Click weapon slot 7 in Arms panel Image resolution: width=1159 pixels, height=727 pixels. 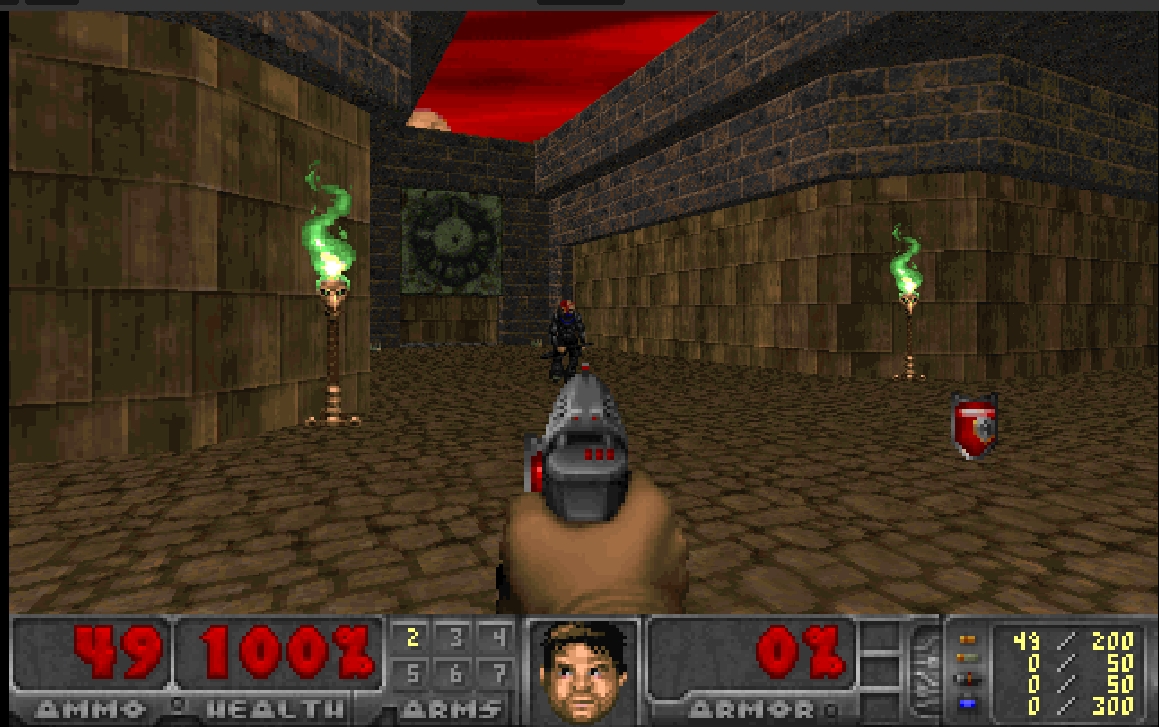498,672
